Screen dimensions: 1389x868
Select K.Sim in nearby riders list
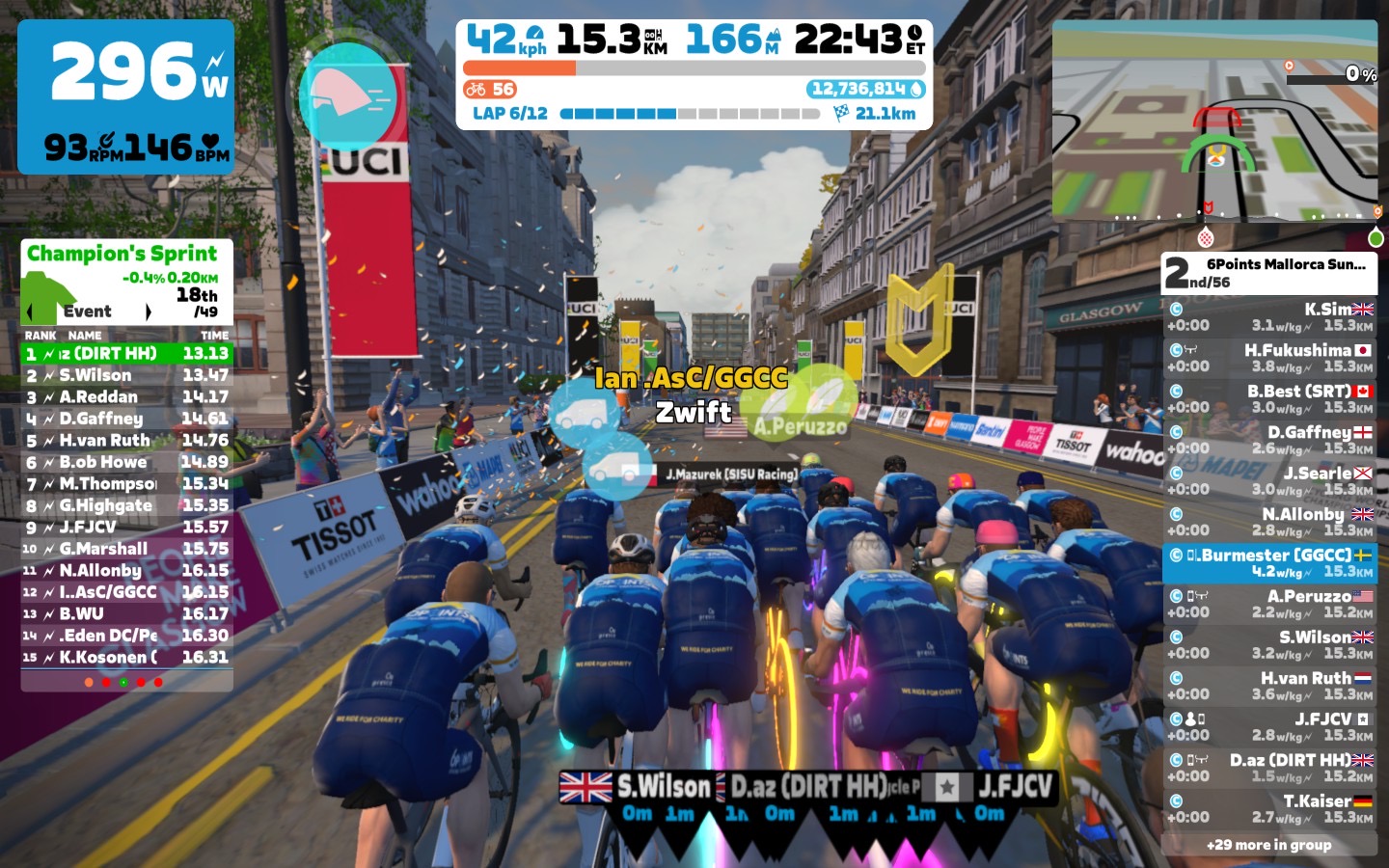click(1269, 316)
